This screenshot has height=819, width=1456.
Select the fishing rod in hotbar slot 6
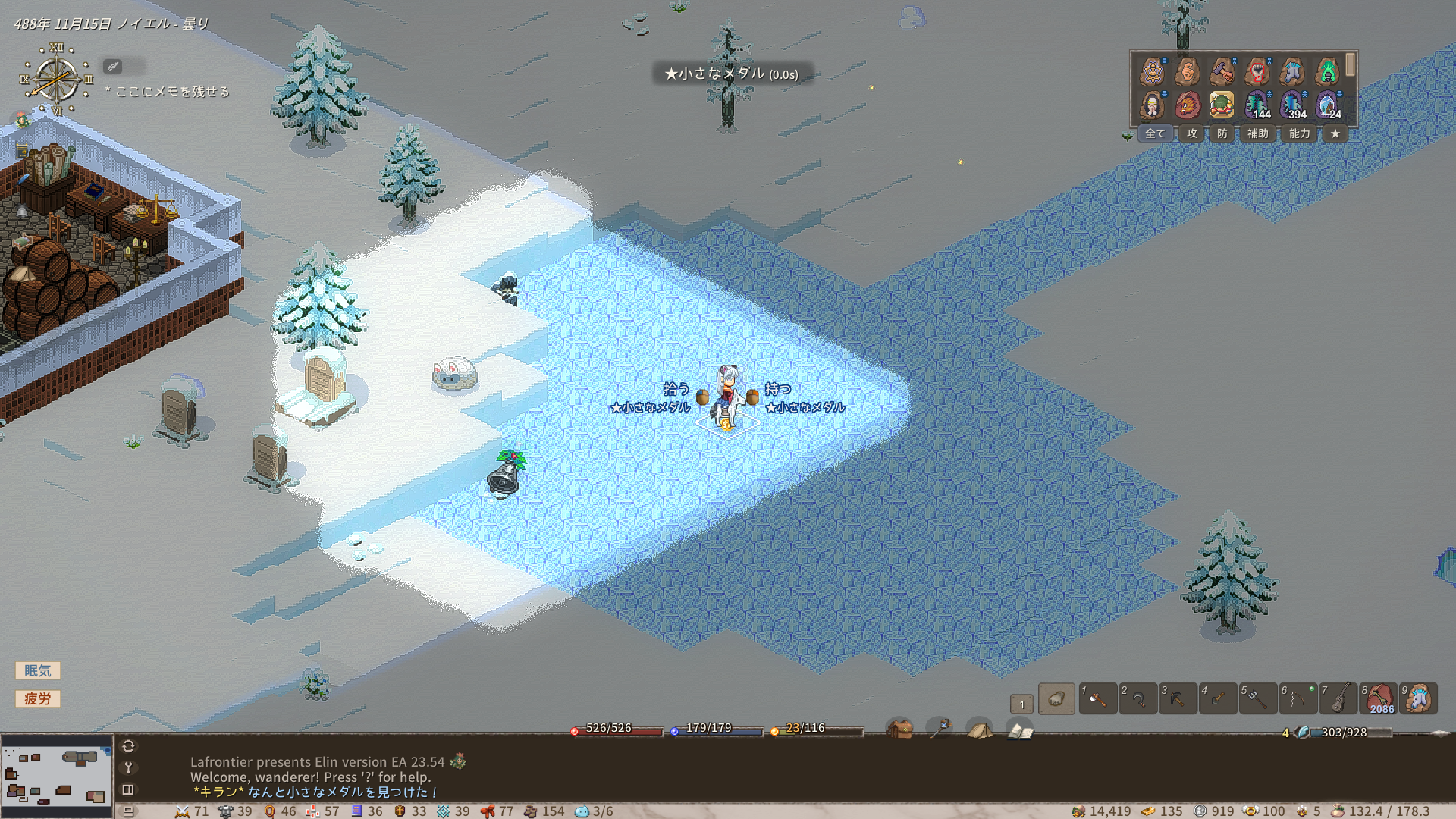pos(1298,699)
